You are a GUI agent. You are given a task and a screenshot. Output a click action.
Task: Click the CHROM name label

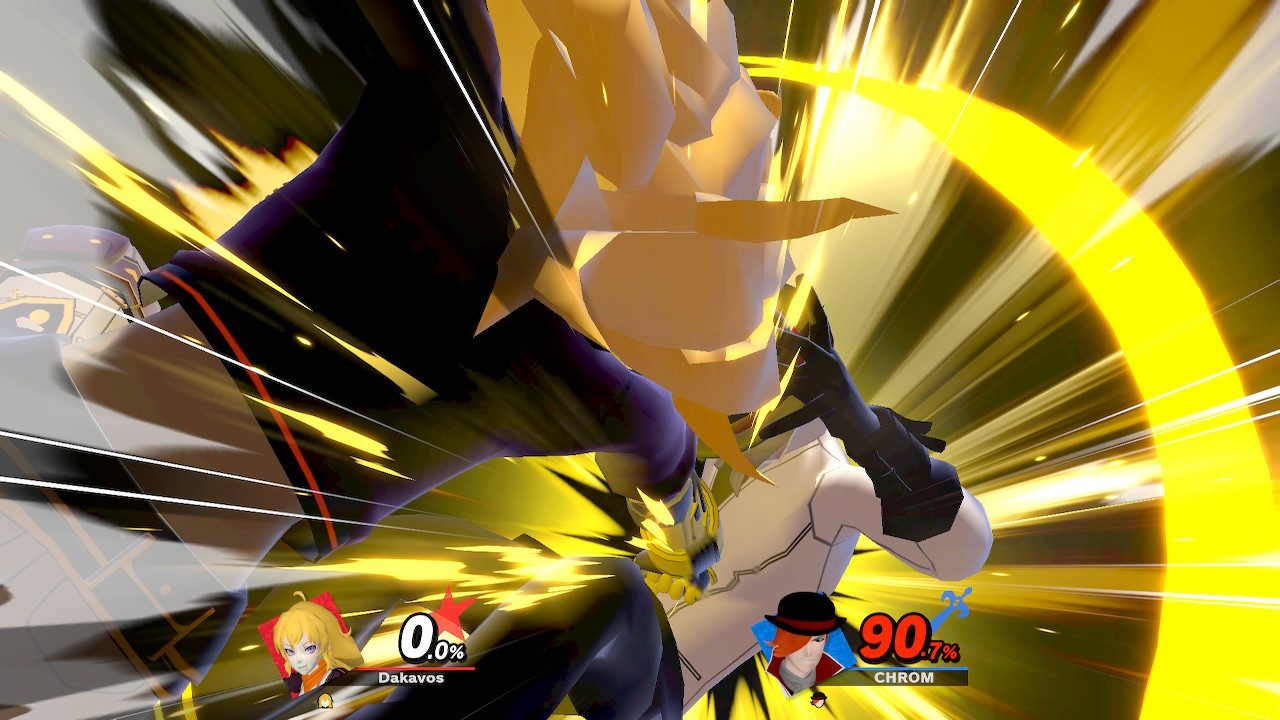click(904, 678)
